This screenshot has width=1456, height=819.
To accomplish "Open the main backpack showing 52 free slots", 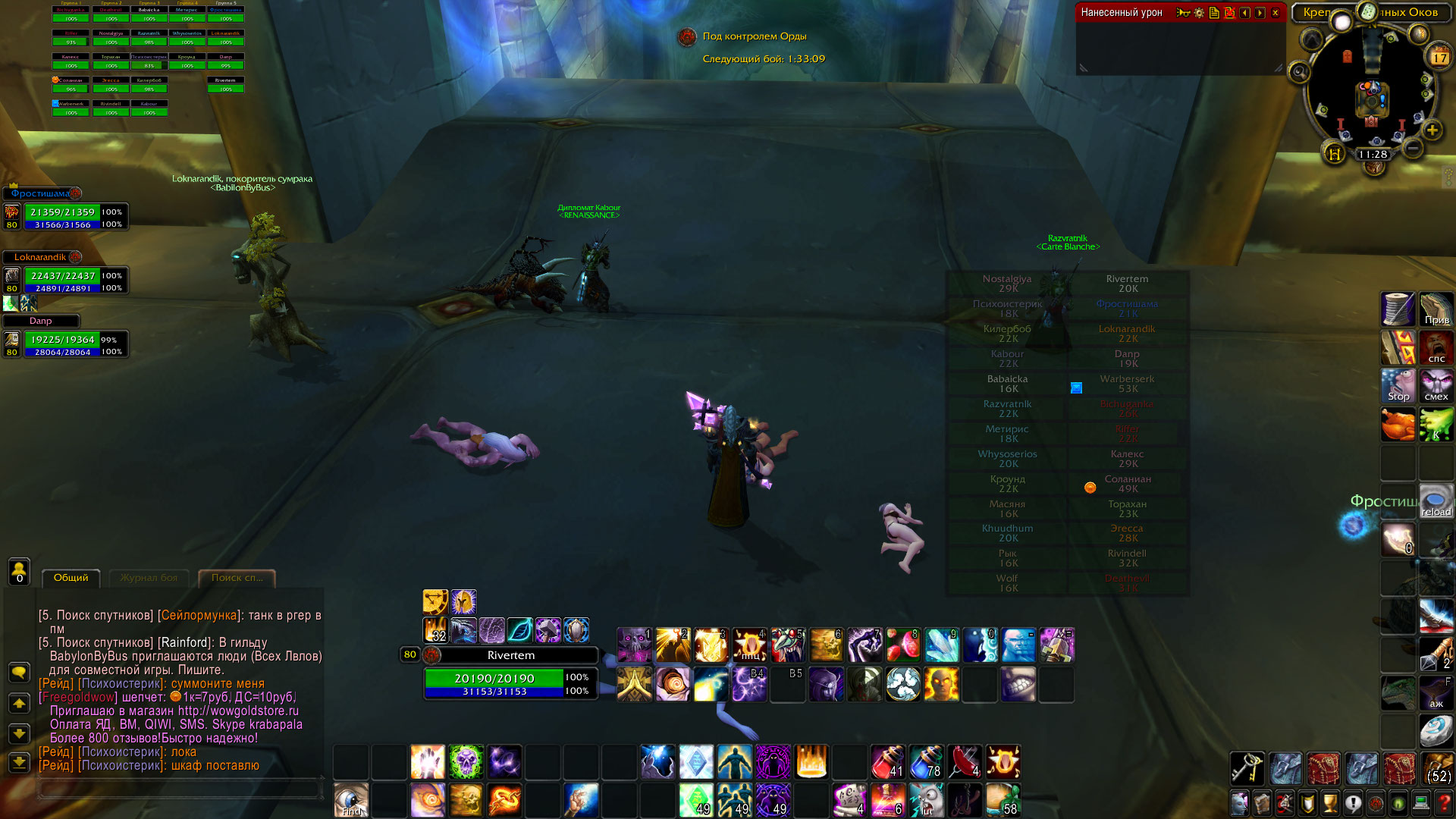I will tap(1439, 768).
